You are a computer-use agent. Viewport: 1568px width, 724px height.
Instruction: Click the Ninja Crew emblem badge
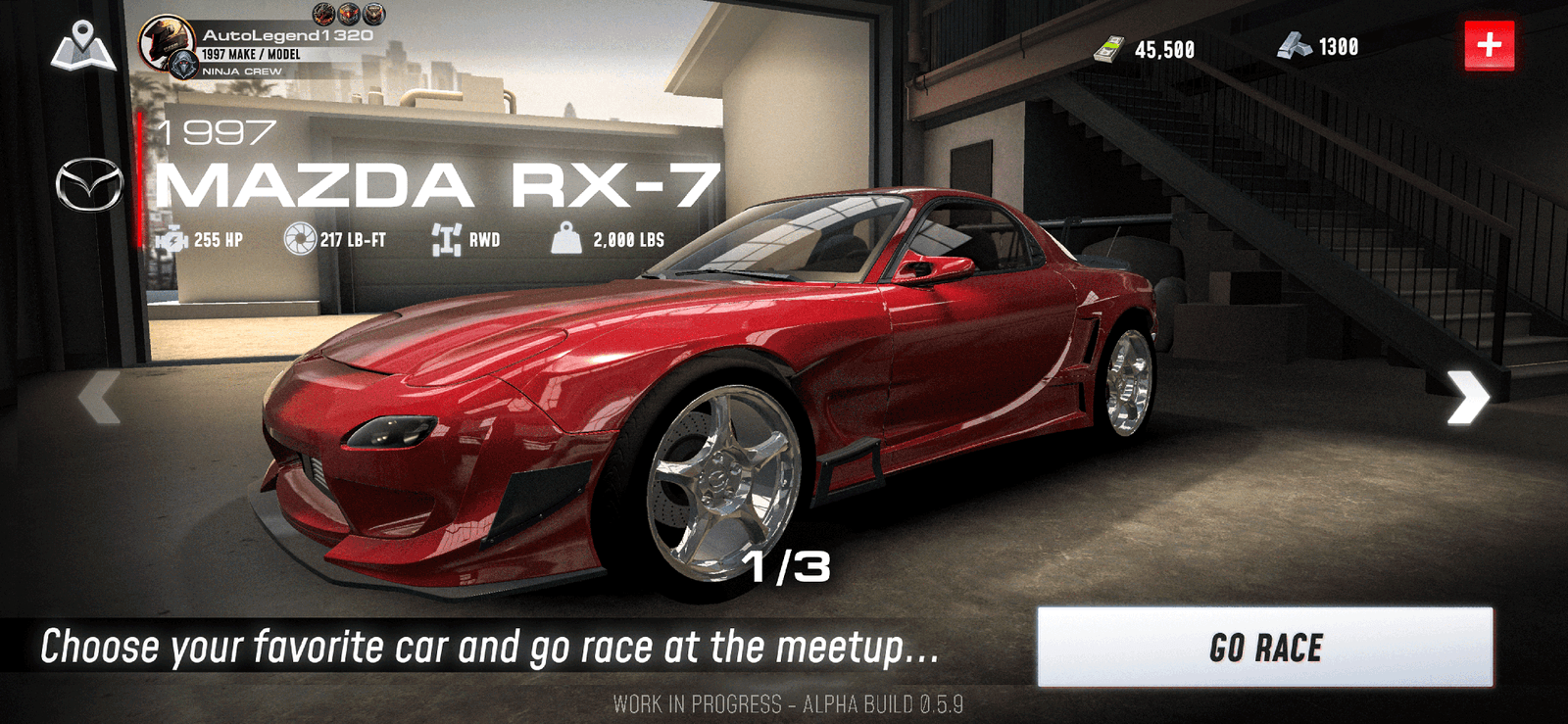point(183,67)
